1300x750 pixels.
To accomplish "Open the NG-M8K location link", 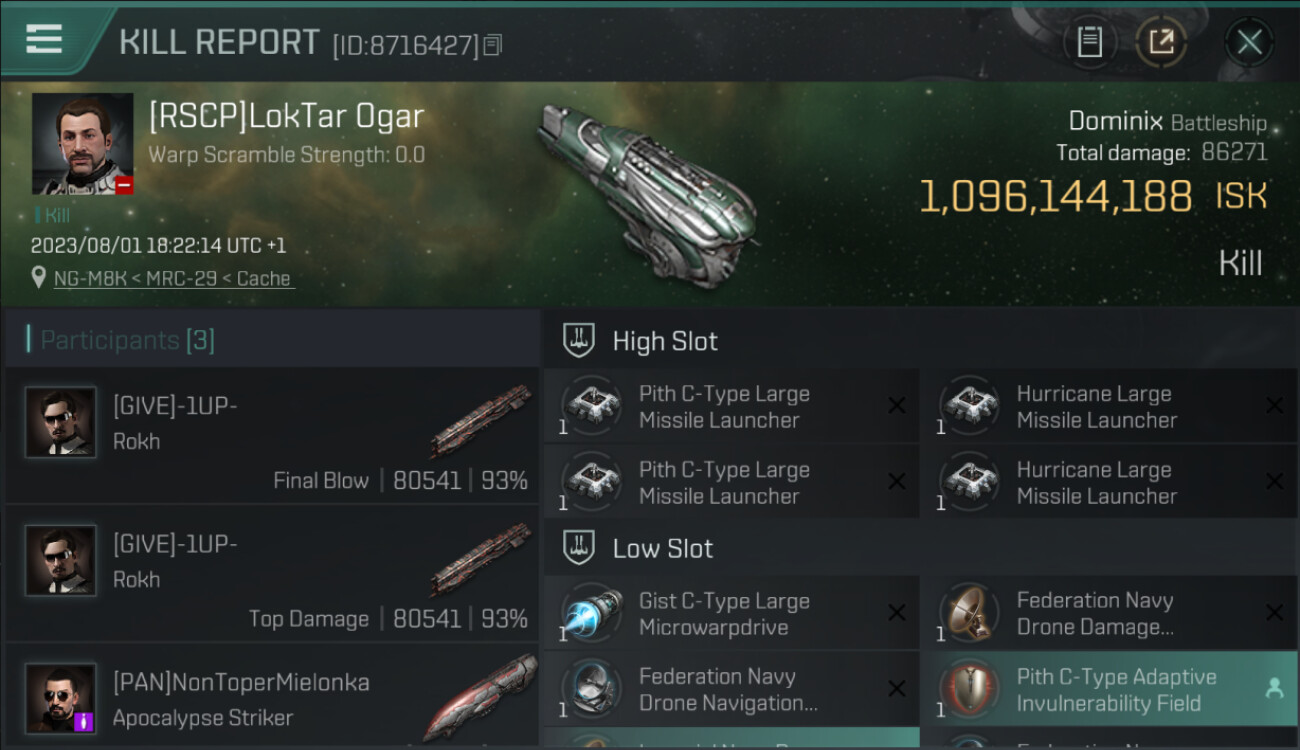I will coord(172,279).
